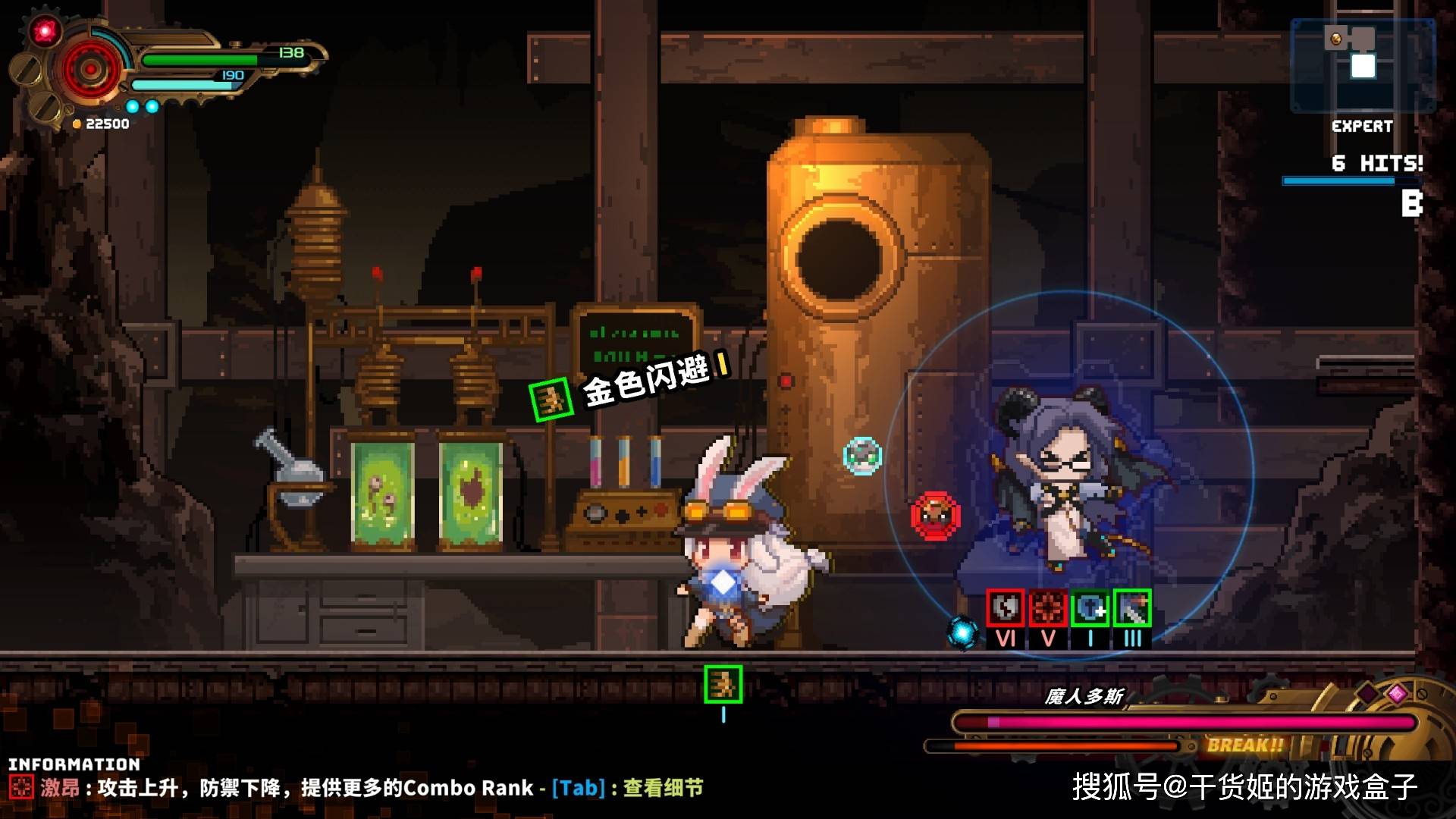Select the red cracked-shield debuff icon
Image resolution: width=1456 pixels, height=819 pixels.
coord(1005,608)
